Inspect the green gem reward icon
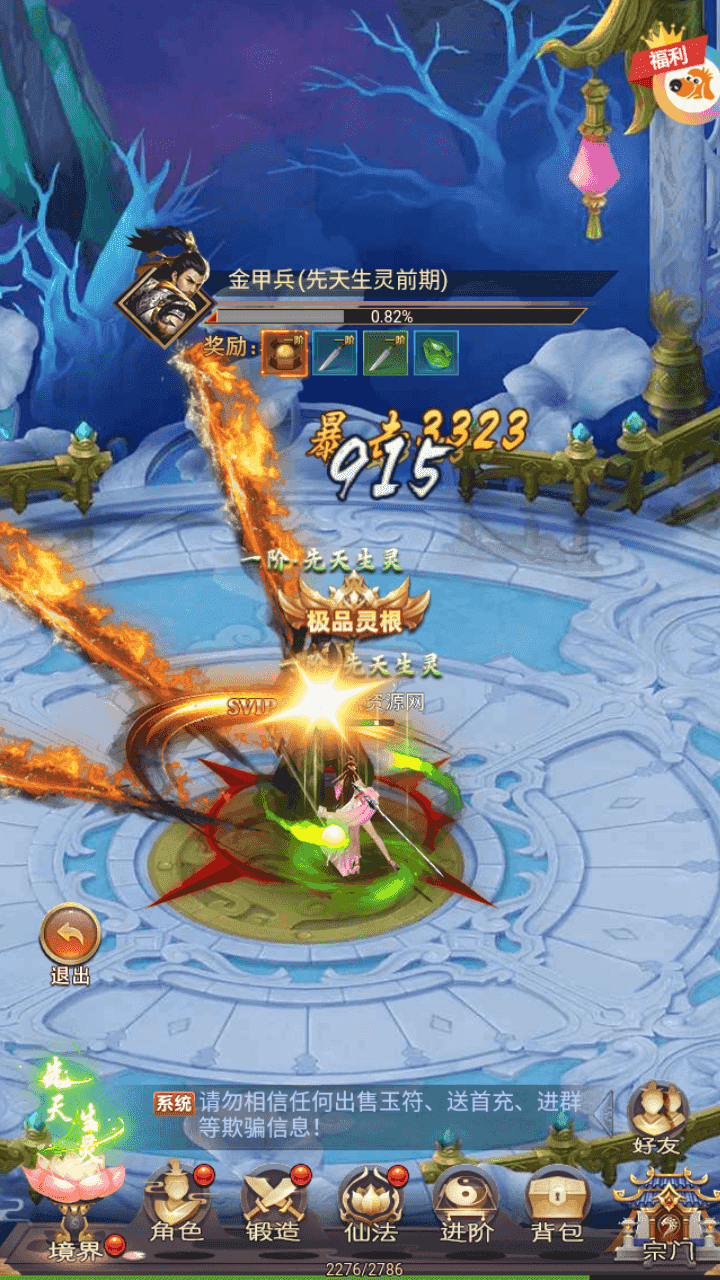Screen dimensions: 720x1280 pyautogui.click(x=436, y=352)
